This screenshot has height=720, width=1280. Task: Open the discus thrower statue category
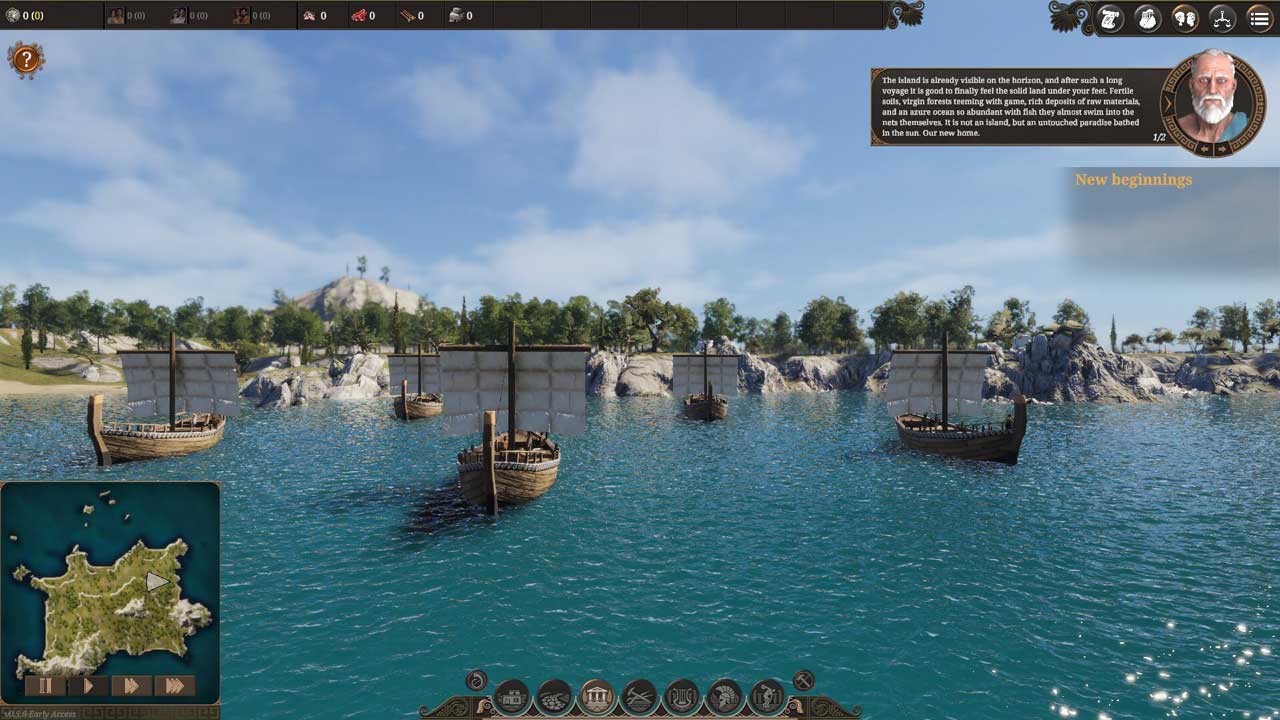coord(767,696)
